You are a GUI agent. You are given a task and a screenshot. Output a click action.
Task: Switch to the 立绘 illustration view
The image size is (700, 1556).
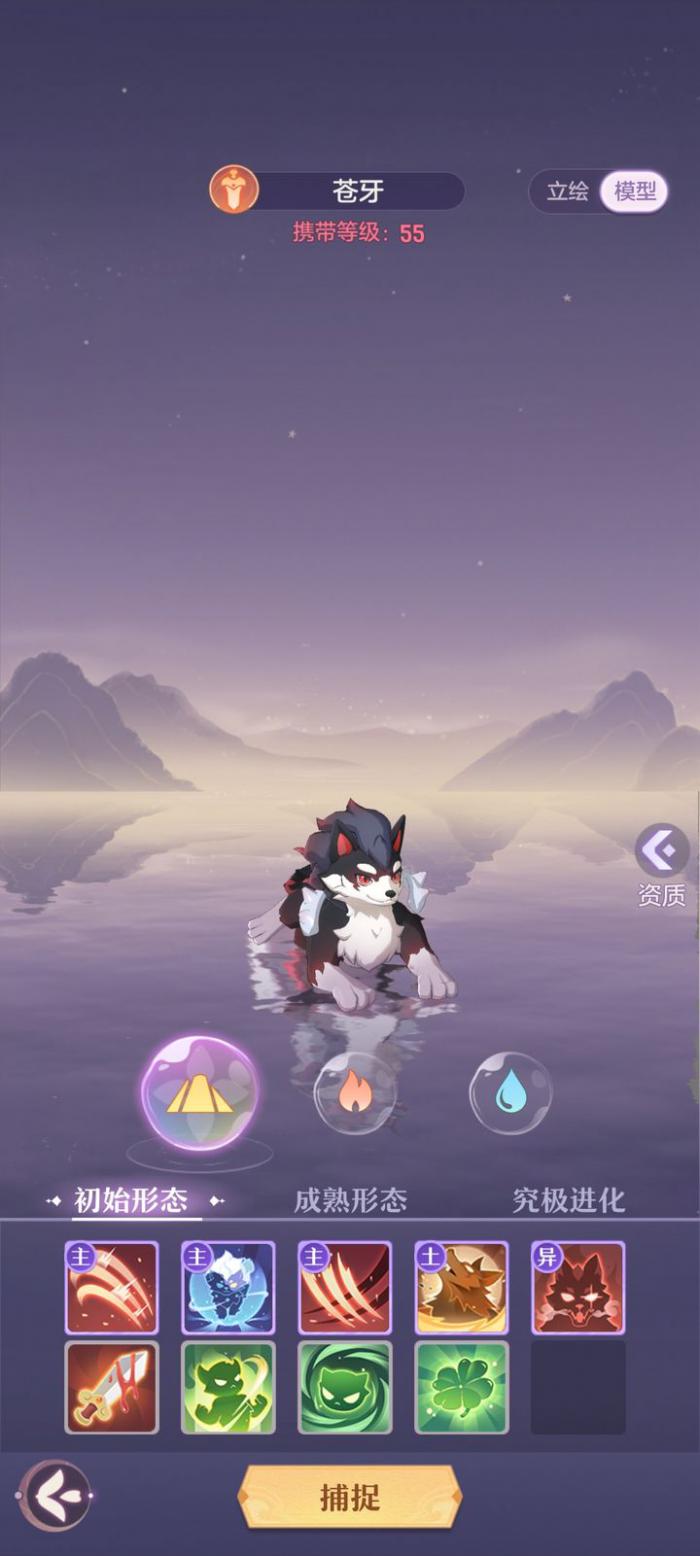[x=567, y=191]
